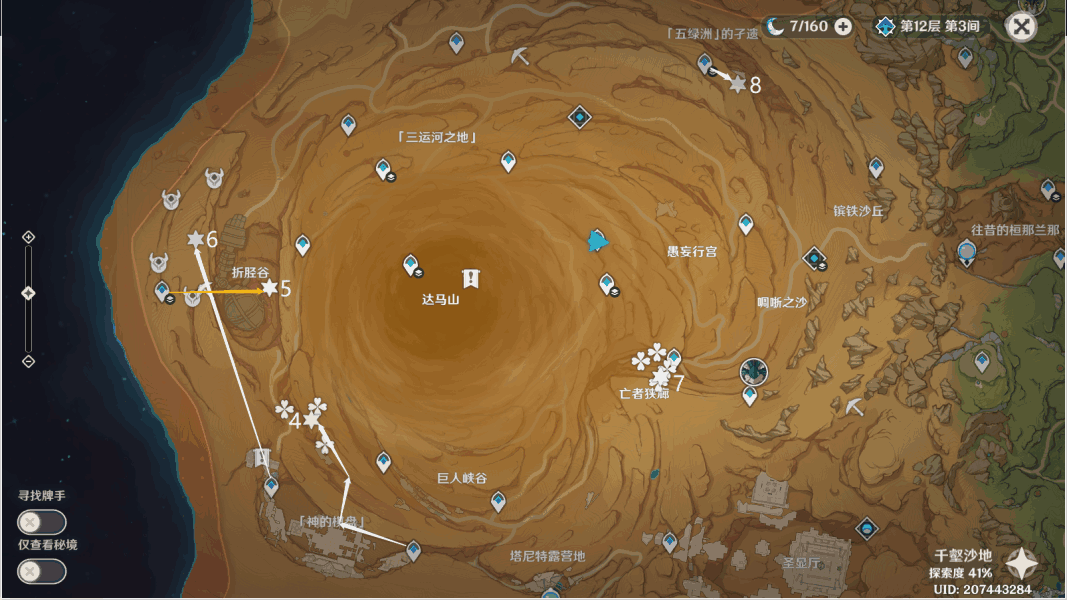Viewport: 1067px width, 600px height.
Task: Zoom out using the map slider minus
Action: [x=28, y=361]
